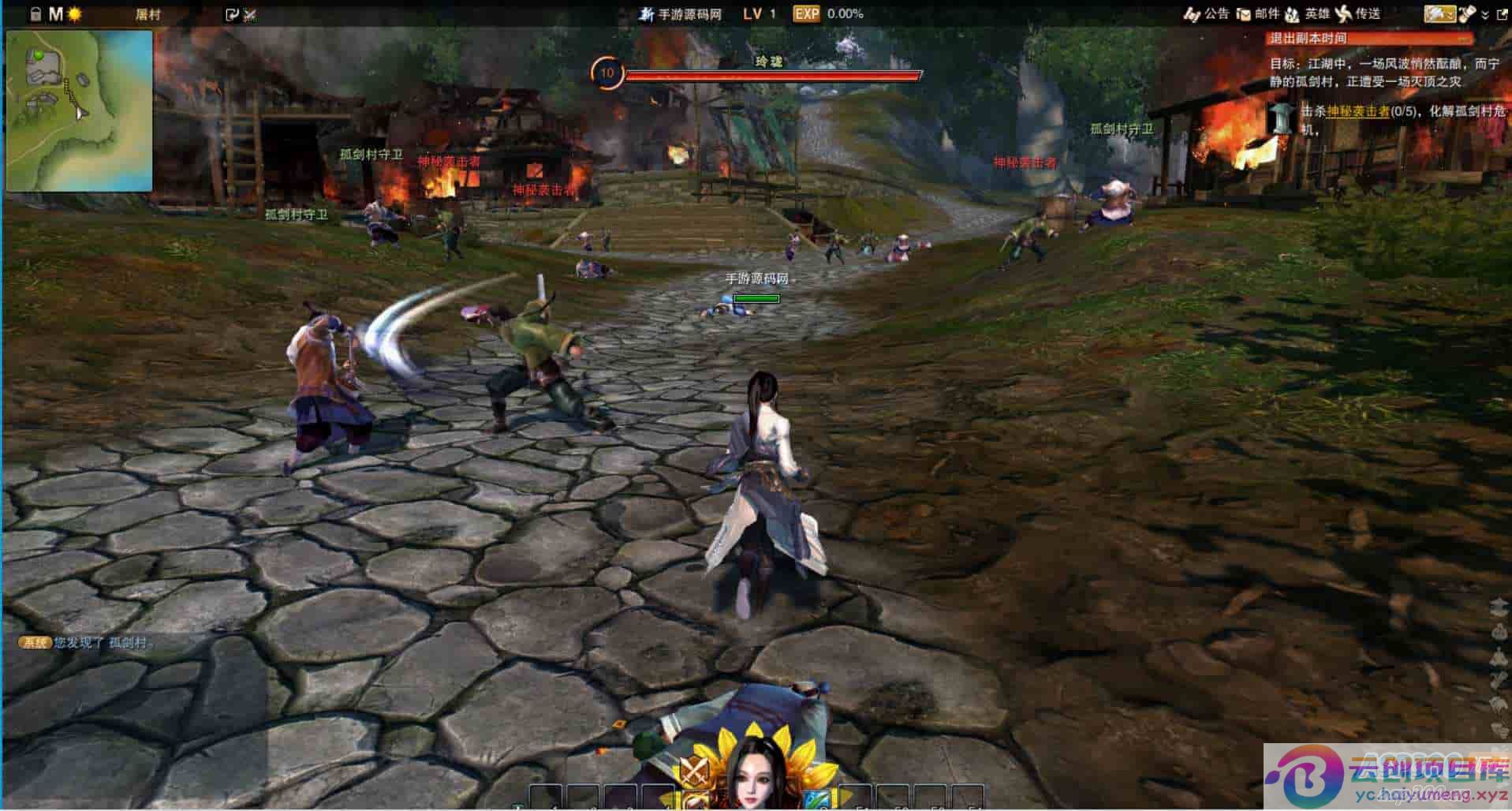Open the 公告 announcements panel

pyautogui.click(x=1207, y=13)
